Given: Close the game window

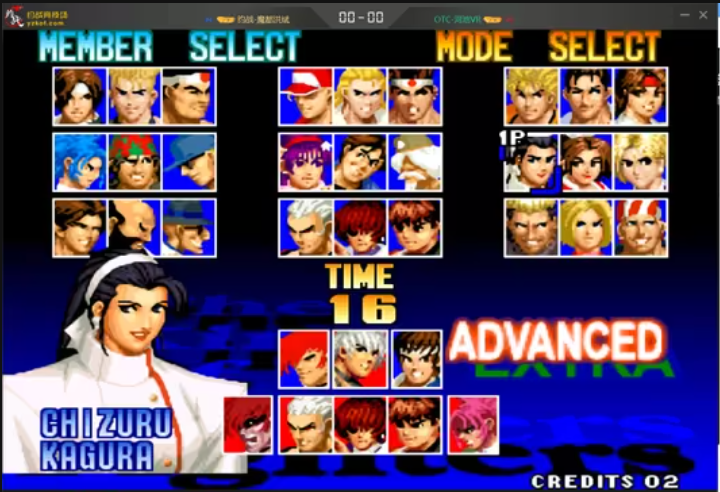Looking at the screenshot, I should click(703, 16).
